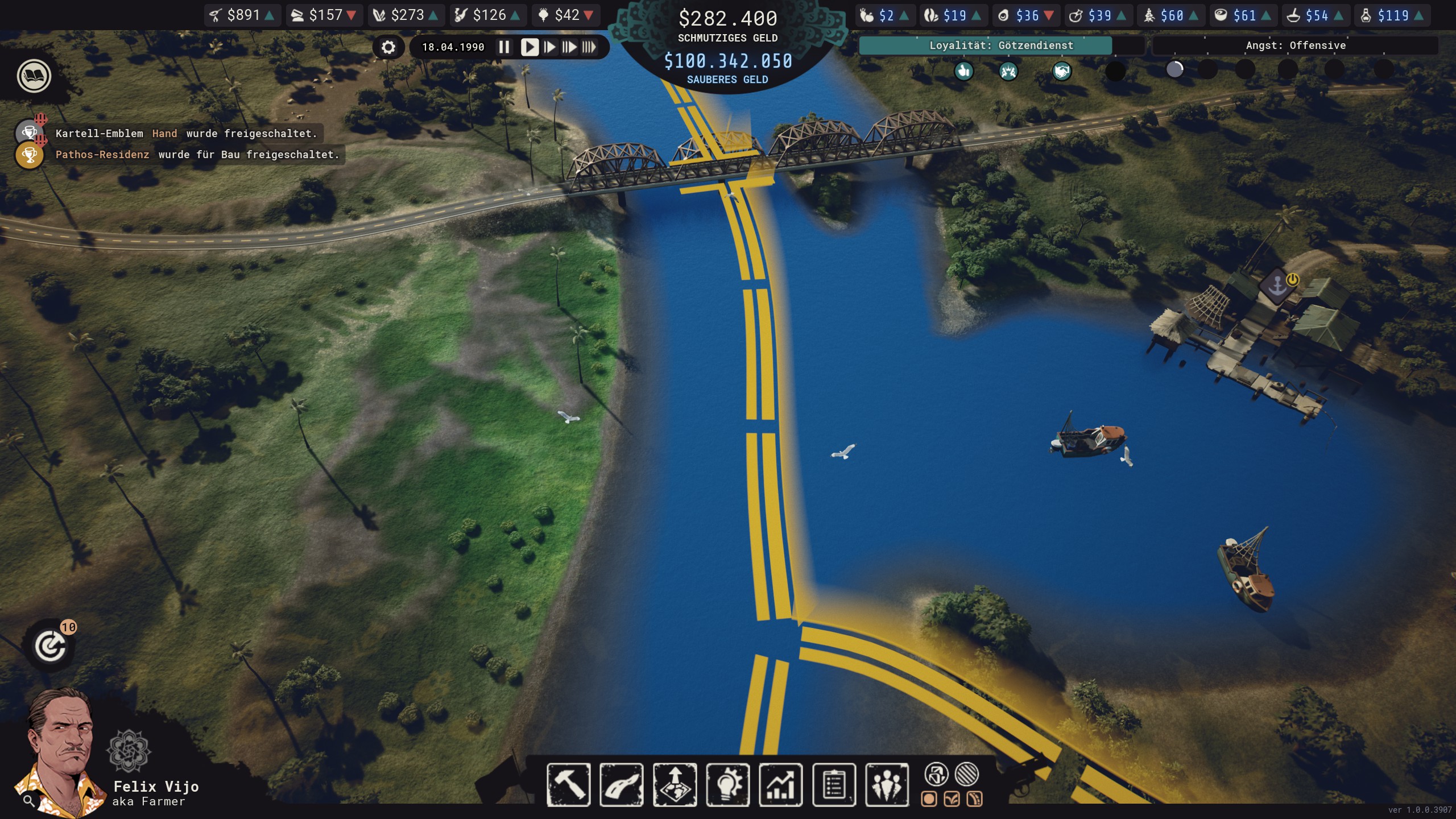Open the Pathos-Residenz unlock notification
Image resolution: width=1456 pixels, height=819 pixels.
(197, 155)
